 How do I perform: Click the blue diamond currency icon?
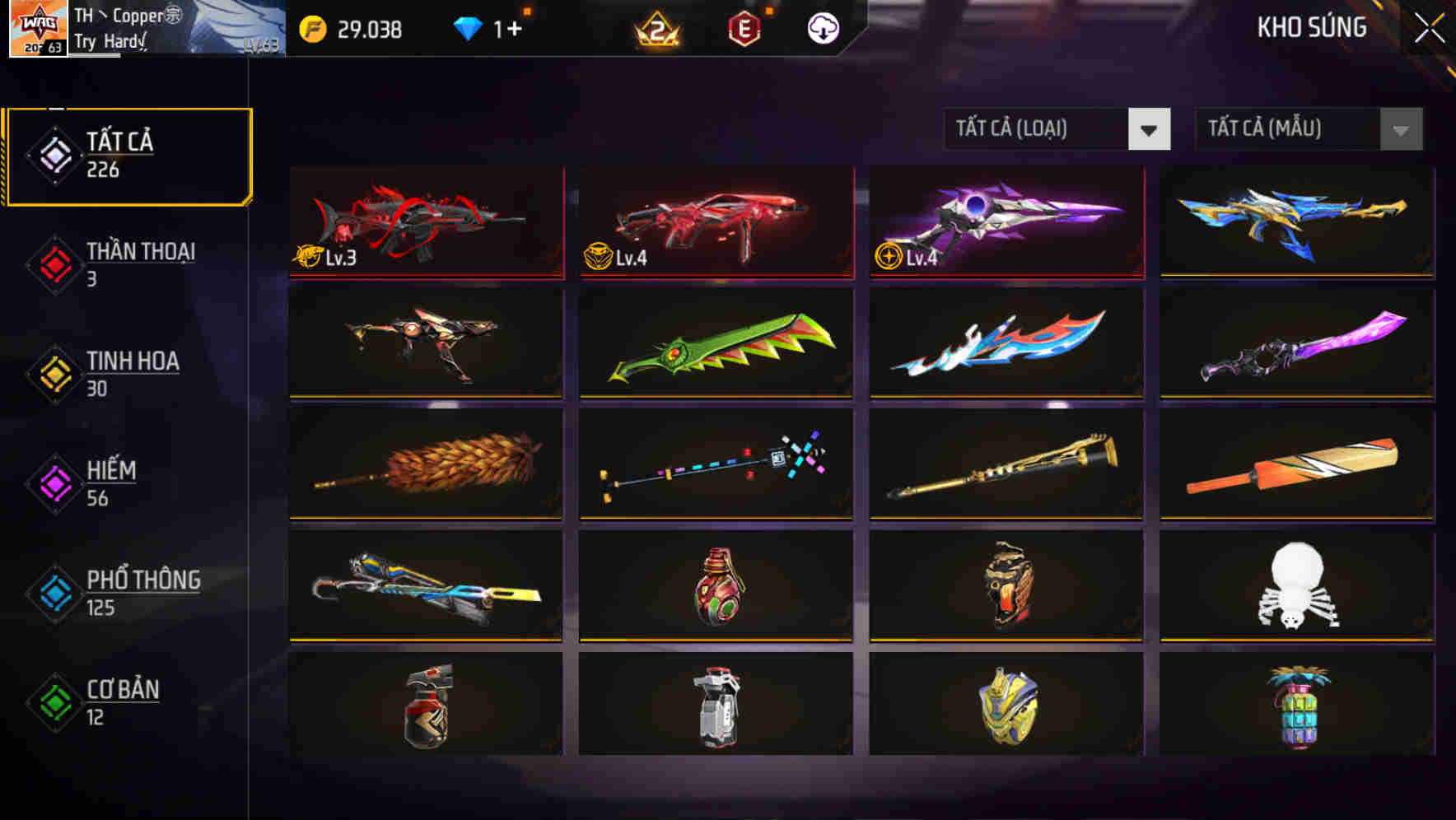coord(468,27)
